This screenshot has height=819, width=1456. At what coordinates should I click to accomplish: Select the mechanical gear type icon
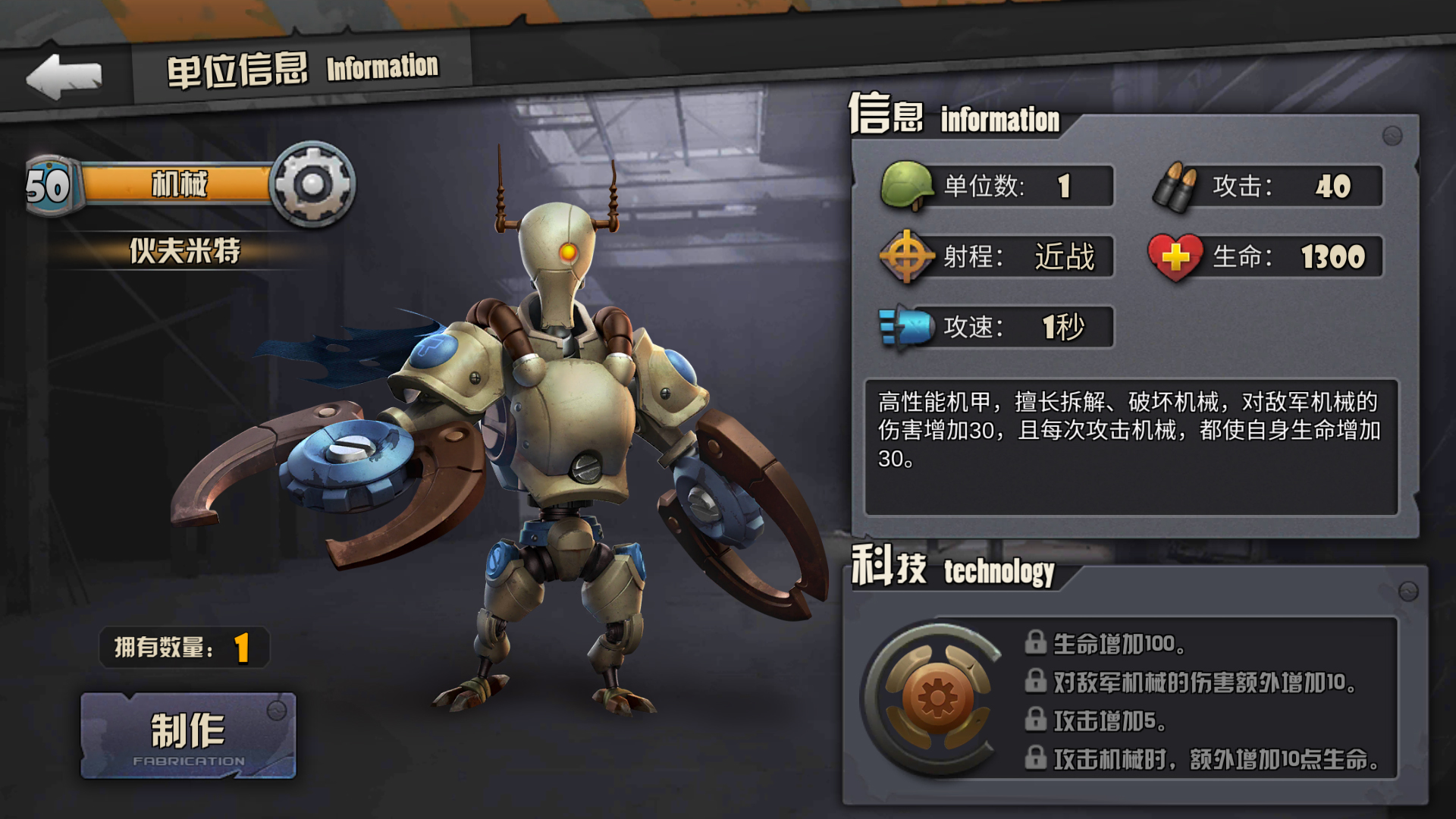312,184
